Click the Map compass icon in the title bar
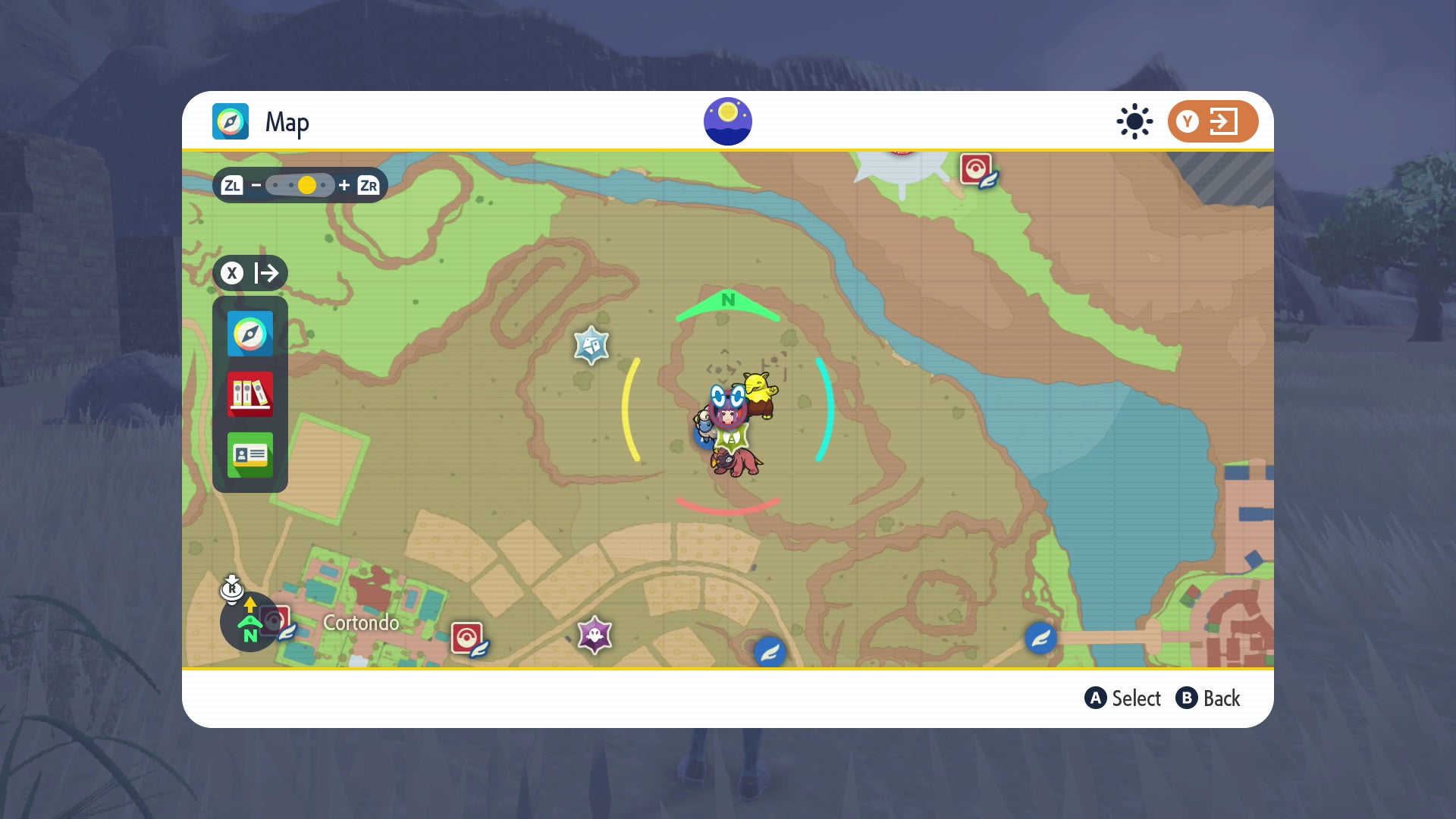The width and height of the screenshot is (1456, 819). (x=230, y=121)
